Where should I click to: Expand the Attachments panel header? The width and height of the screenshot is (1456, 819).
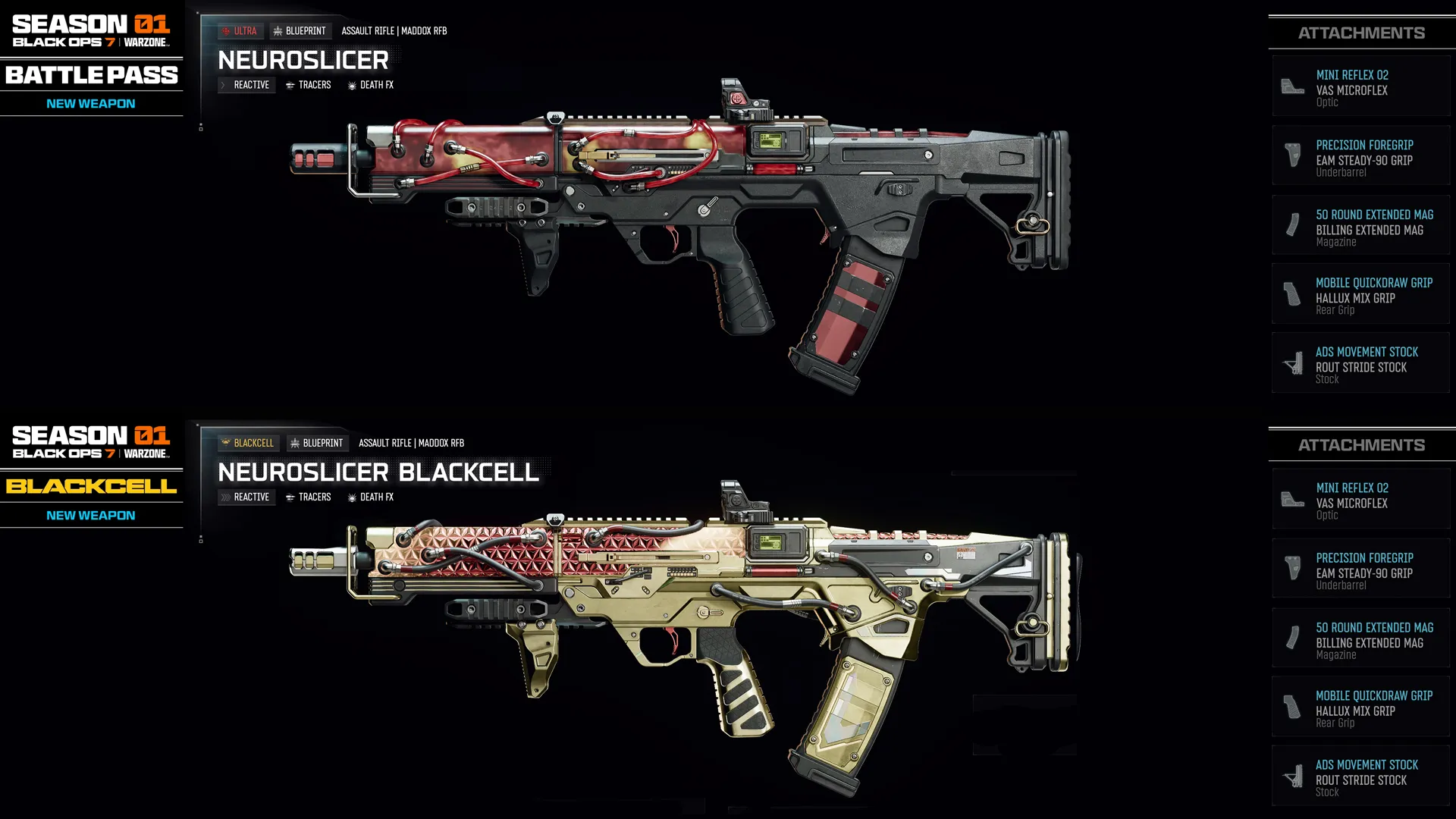[1360, 33]
